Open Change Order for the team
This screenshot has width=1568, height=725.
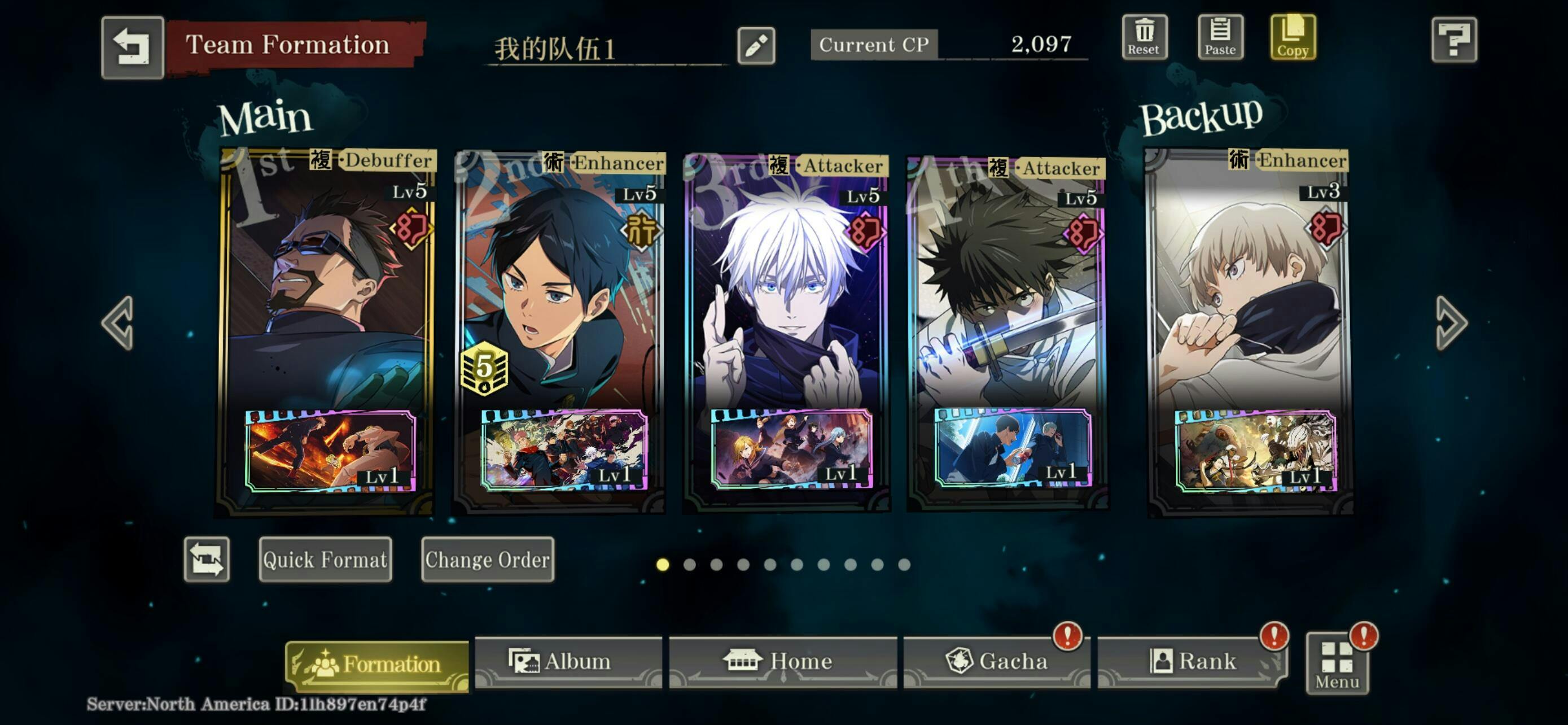coord(487,559)
